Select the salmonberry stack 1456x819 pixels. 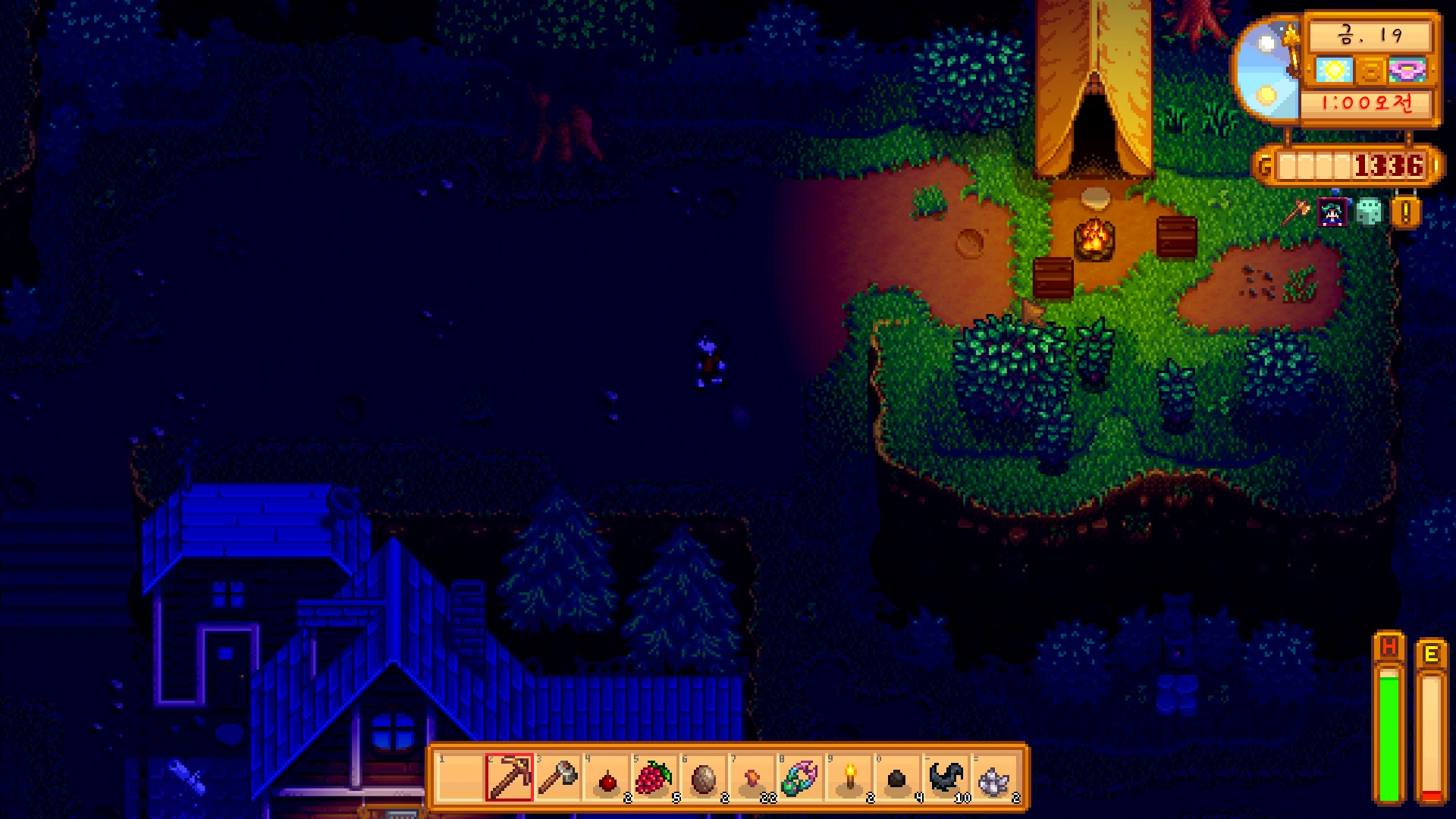pyautogui.click(x=654, y=777)
